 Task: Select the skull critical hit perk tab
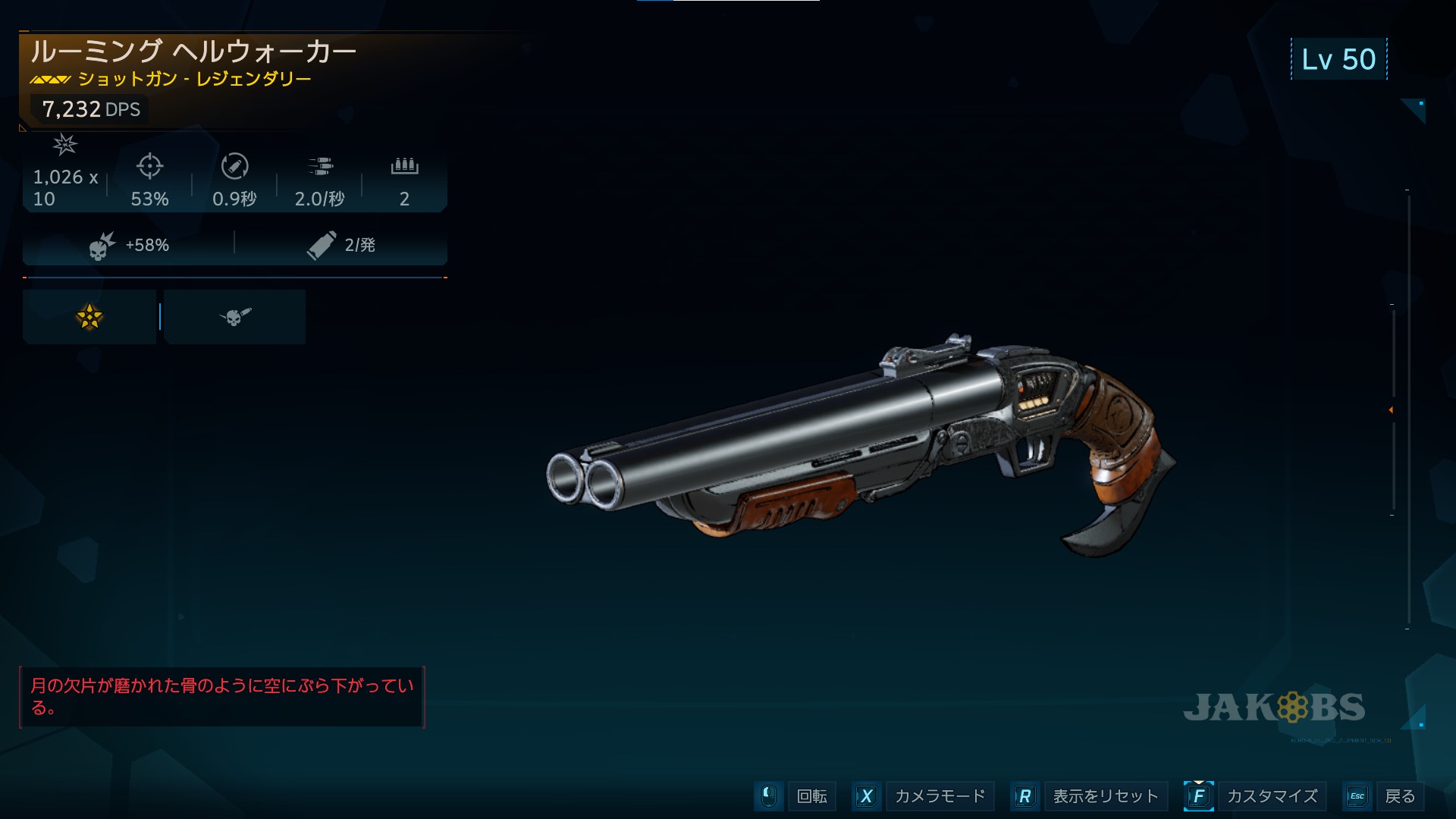click(x=234, y=317)
